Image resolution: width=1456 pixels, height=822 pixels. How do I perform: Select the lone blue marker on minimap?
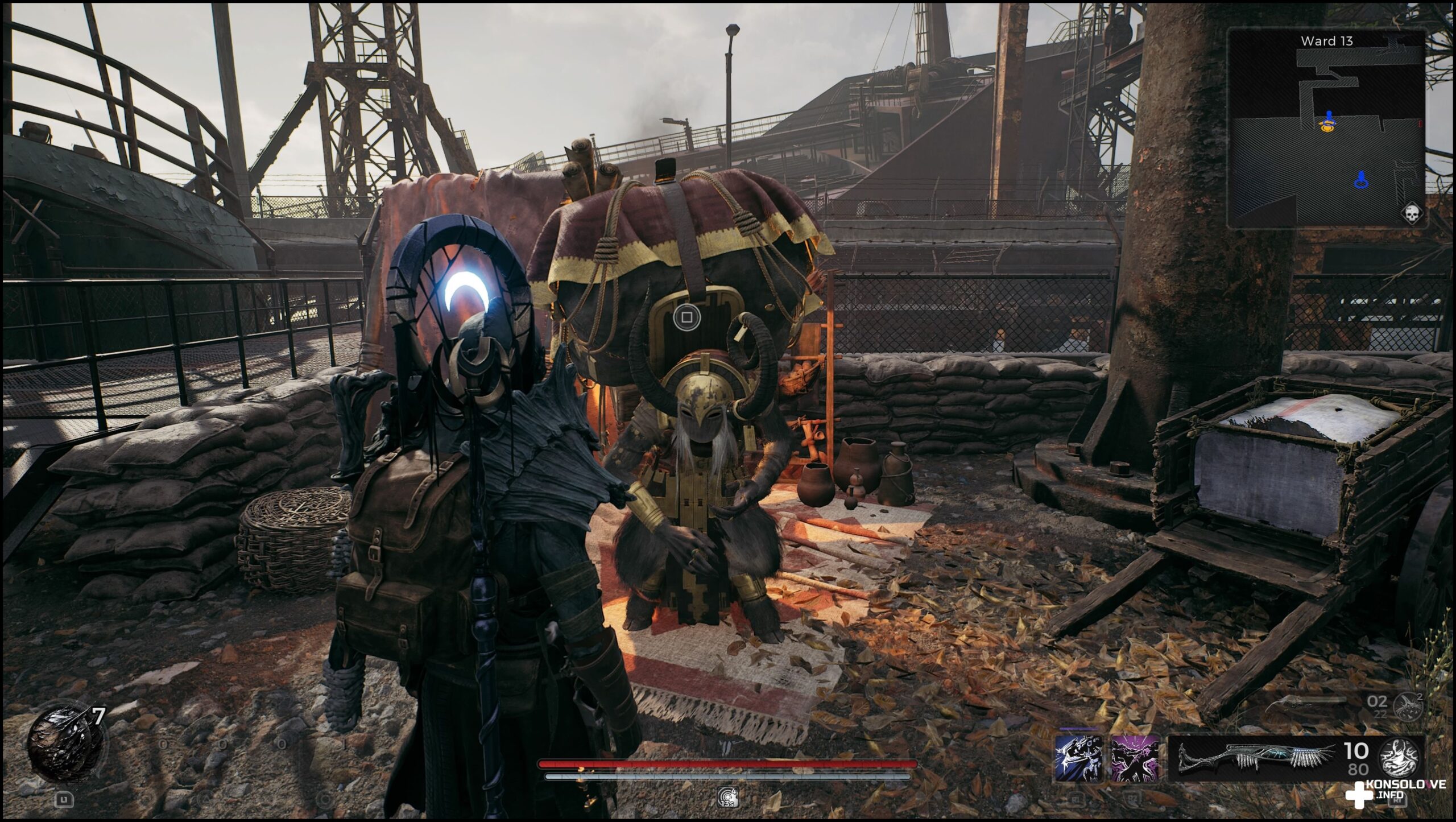coord(1361,180)
